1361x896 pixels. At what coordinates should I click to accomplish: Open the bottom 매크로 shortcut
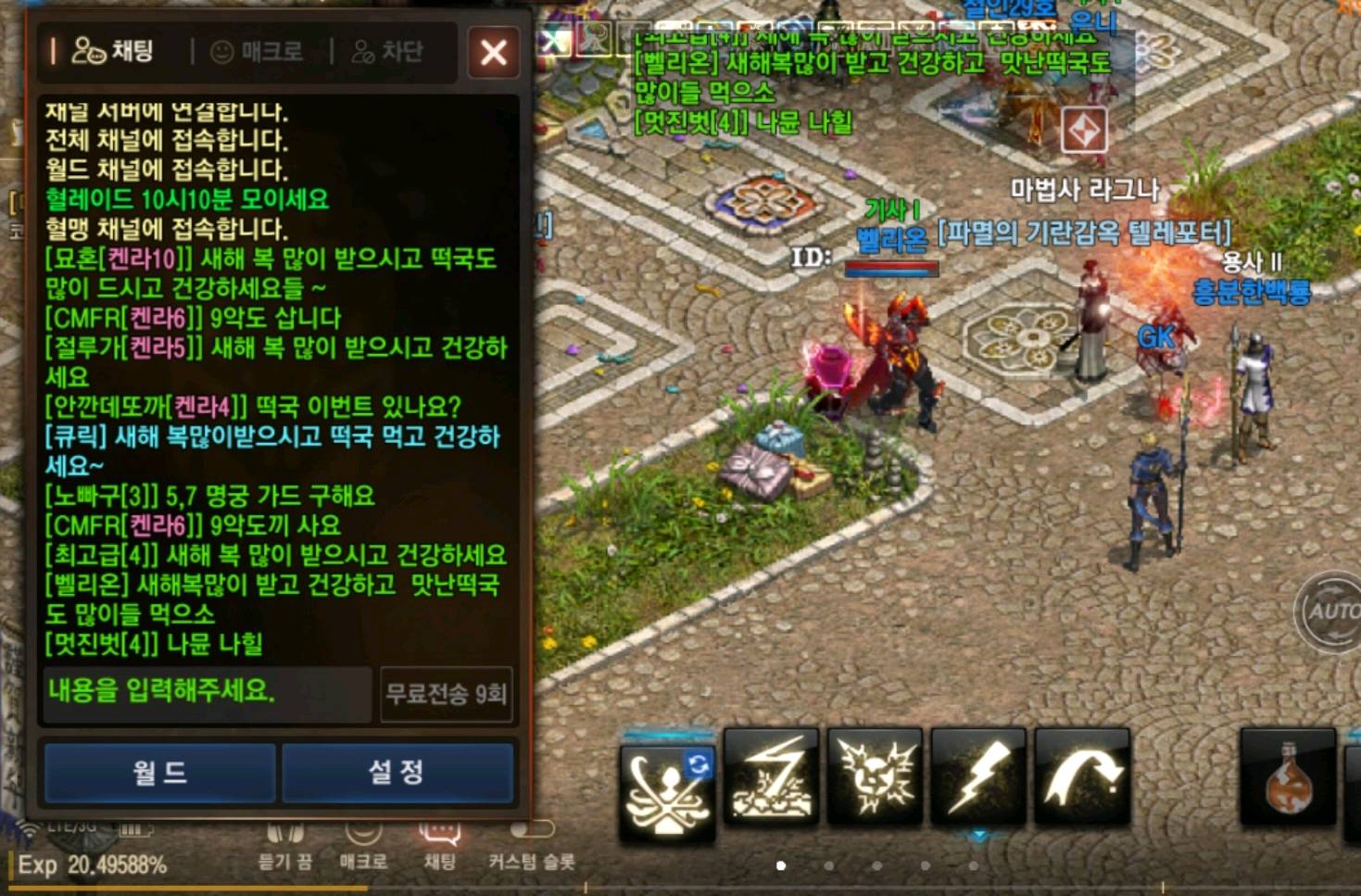coord(362,845)
